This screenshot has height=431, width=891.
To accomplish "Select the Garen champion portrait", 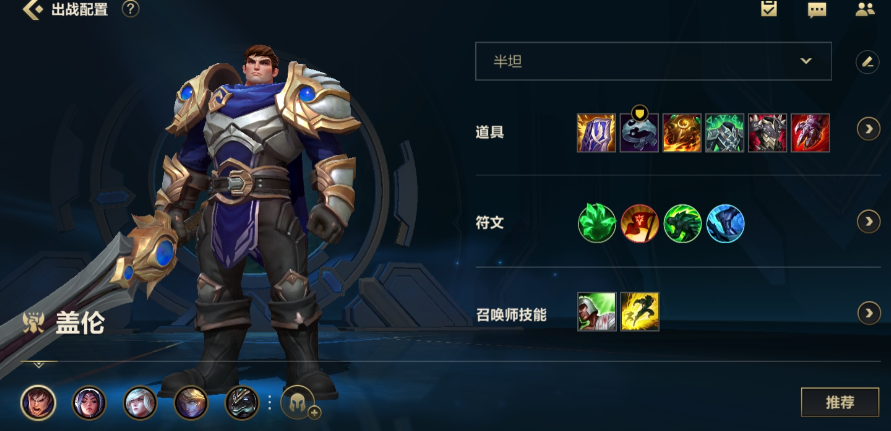I will (x=38, y=403).
